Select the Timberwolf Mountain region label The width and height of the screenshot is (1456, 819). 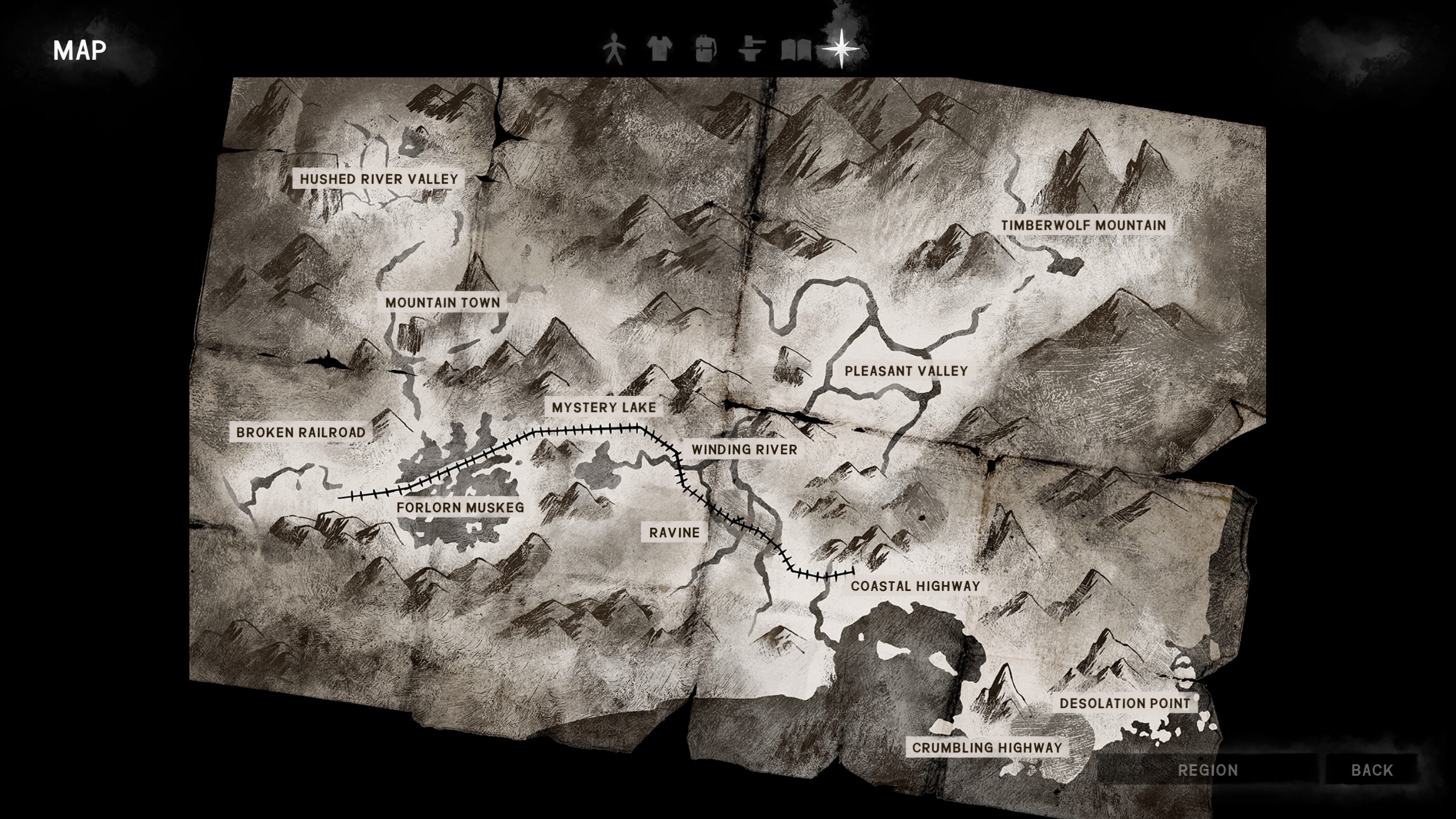(x=1083, y=225)
